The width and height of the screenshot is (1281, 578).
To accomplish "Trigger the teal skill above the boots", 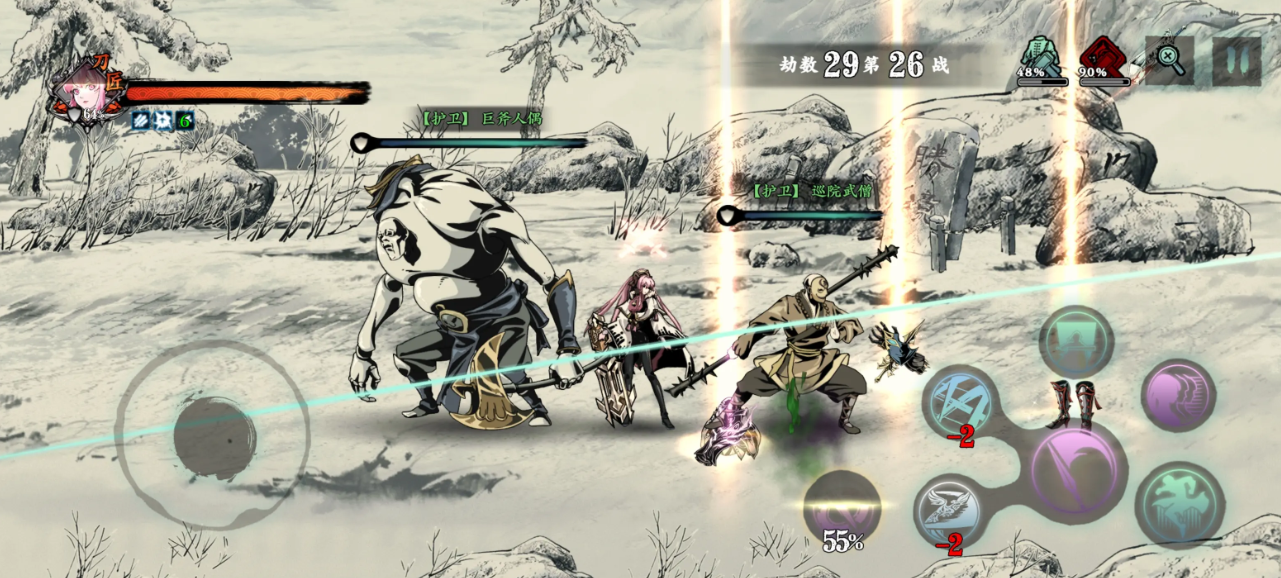I will (1076, 341).
